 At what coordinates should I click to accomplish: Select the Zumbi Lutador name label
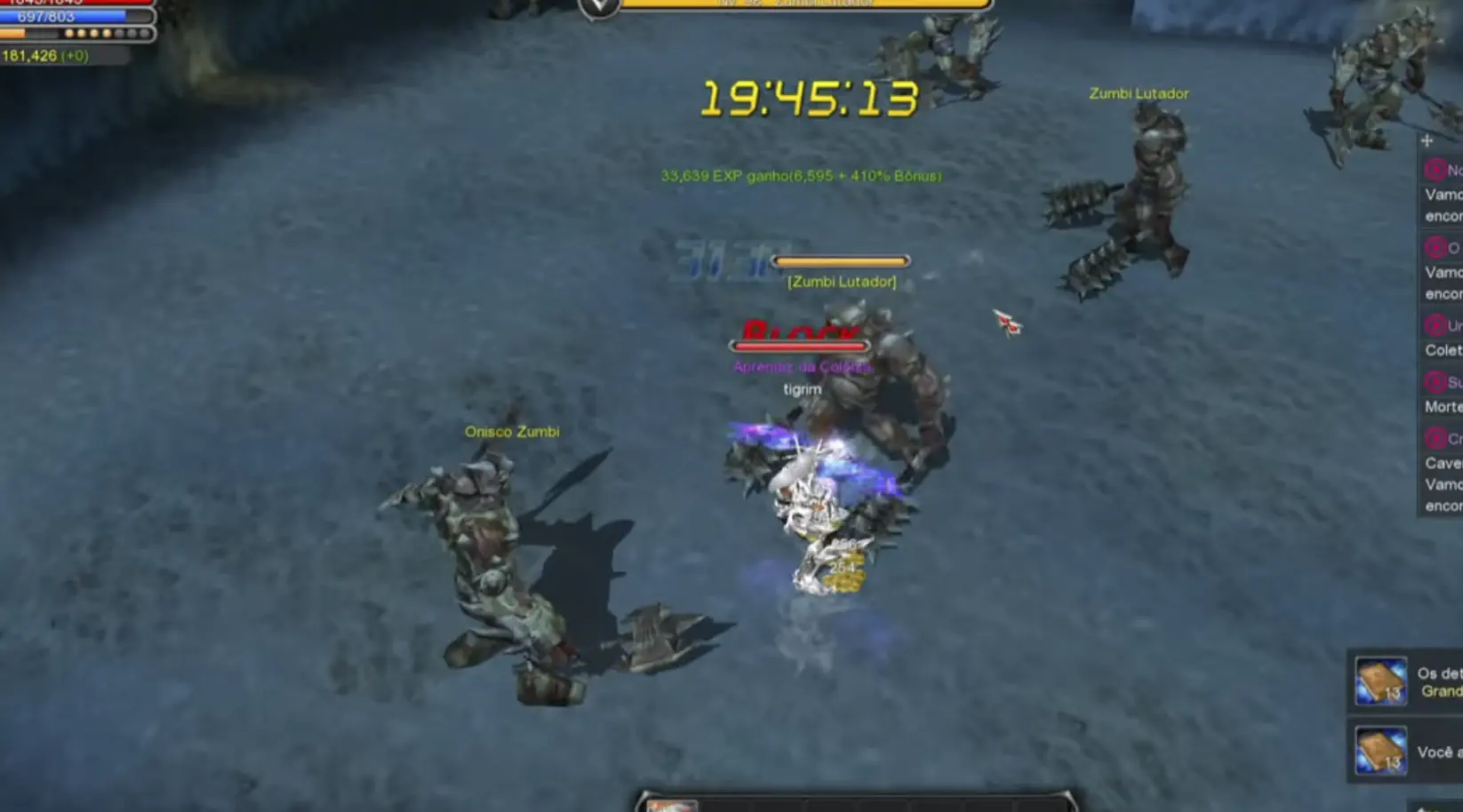click(x=1139, y=92)
